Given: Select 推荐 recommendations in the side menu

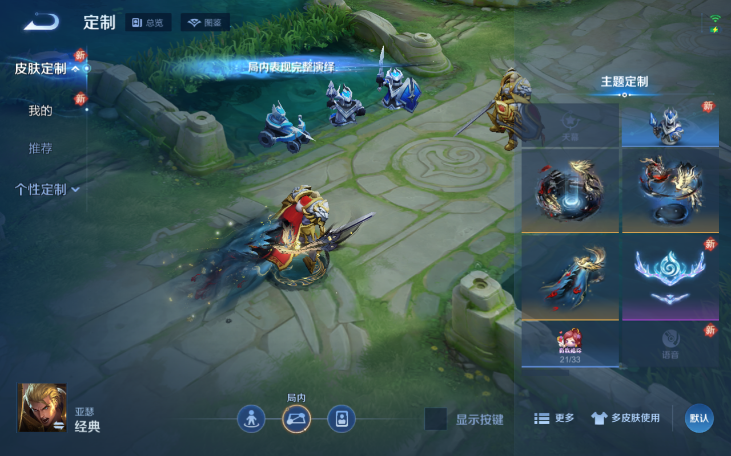Looking at the screenshot, I should click(x=40, y=148).
